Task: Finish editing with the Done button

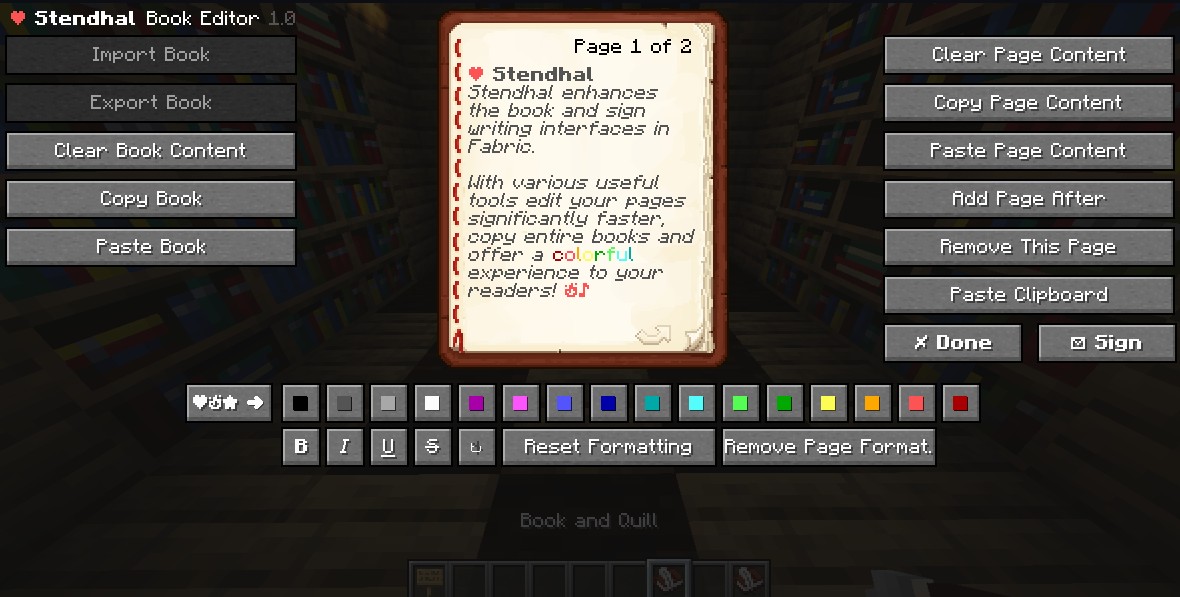Action: click(x=952, y=343)
